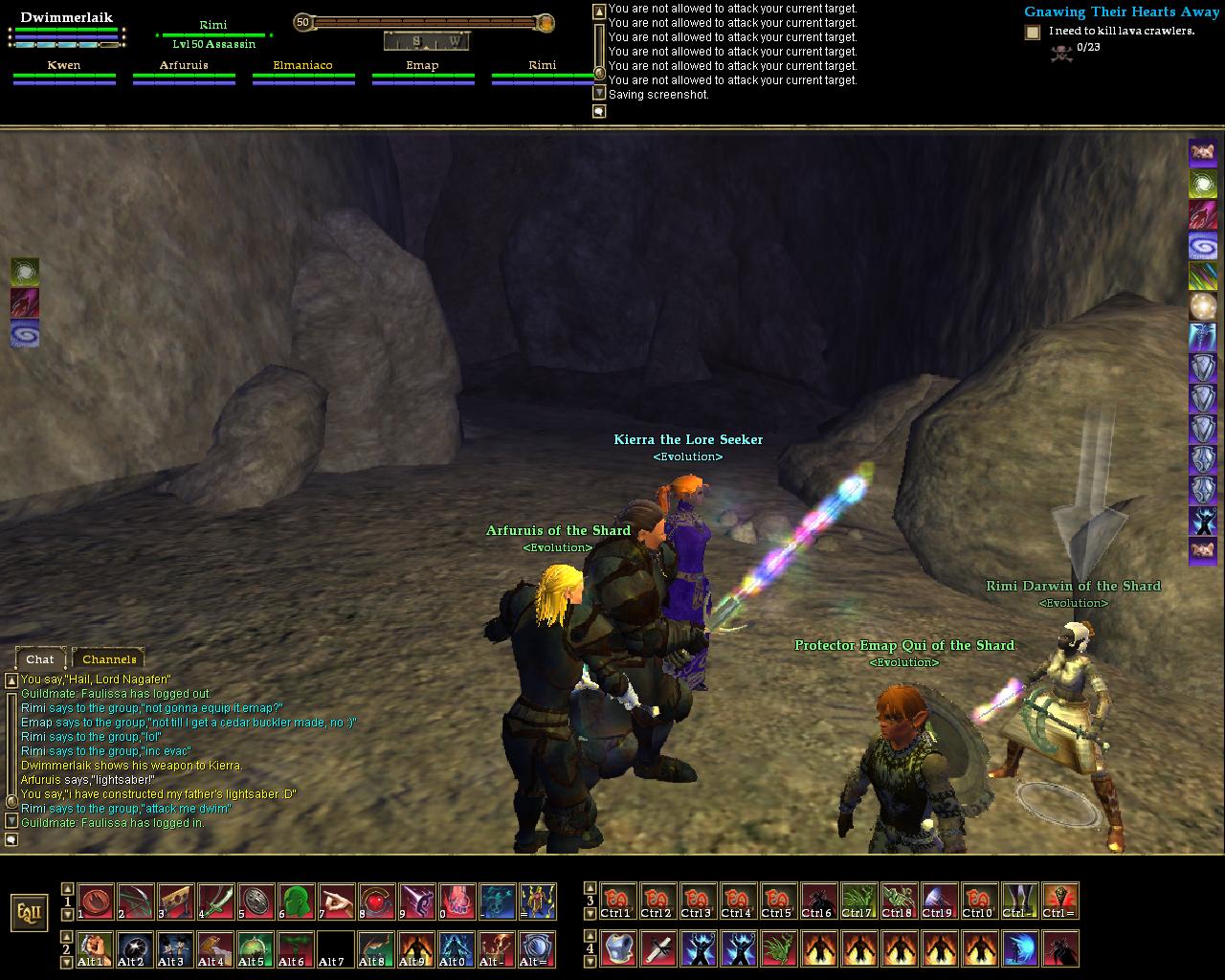Screen dimensions: 1225x980
Task: Open the EQII main menu button
Action: click(x=30, y=911)
